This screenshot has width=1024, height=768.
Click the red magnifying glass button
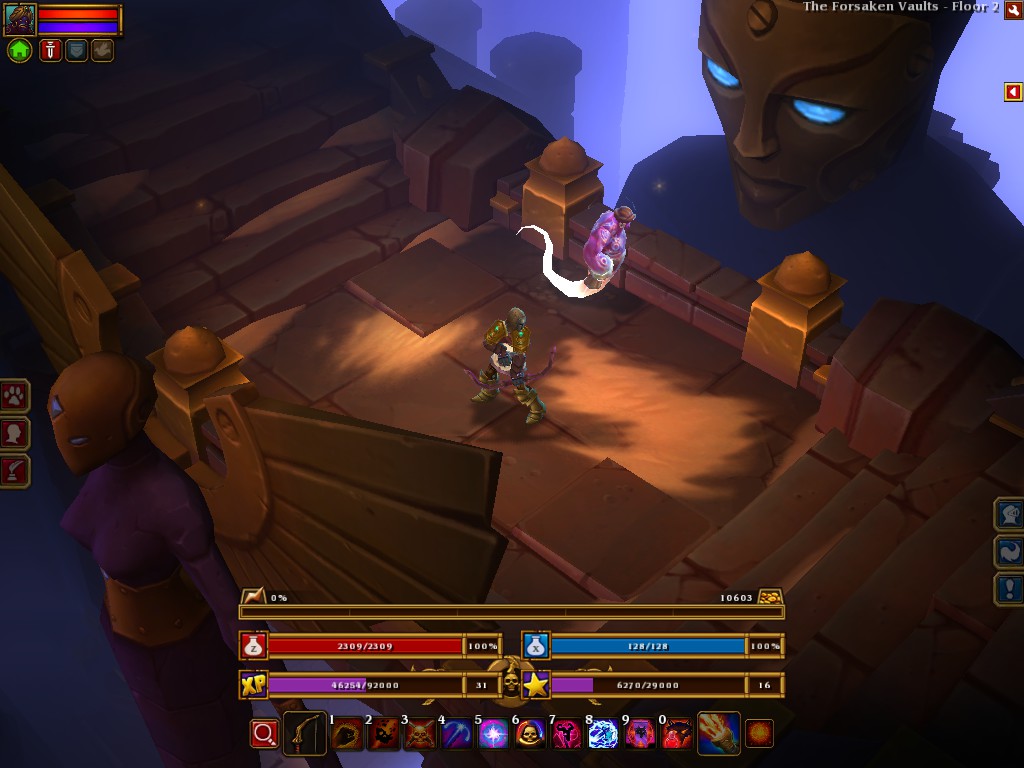tap(263, 734)
